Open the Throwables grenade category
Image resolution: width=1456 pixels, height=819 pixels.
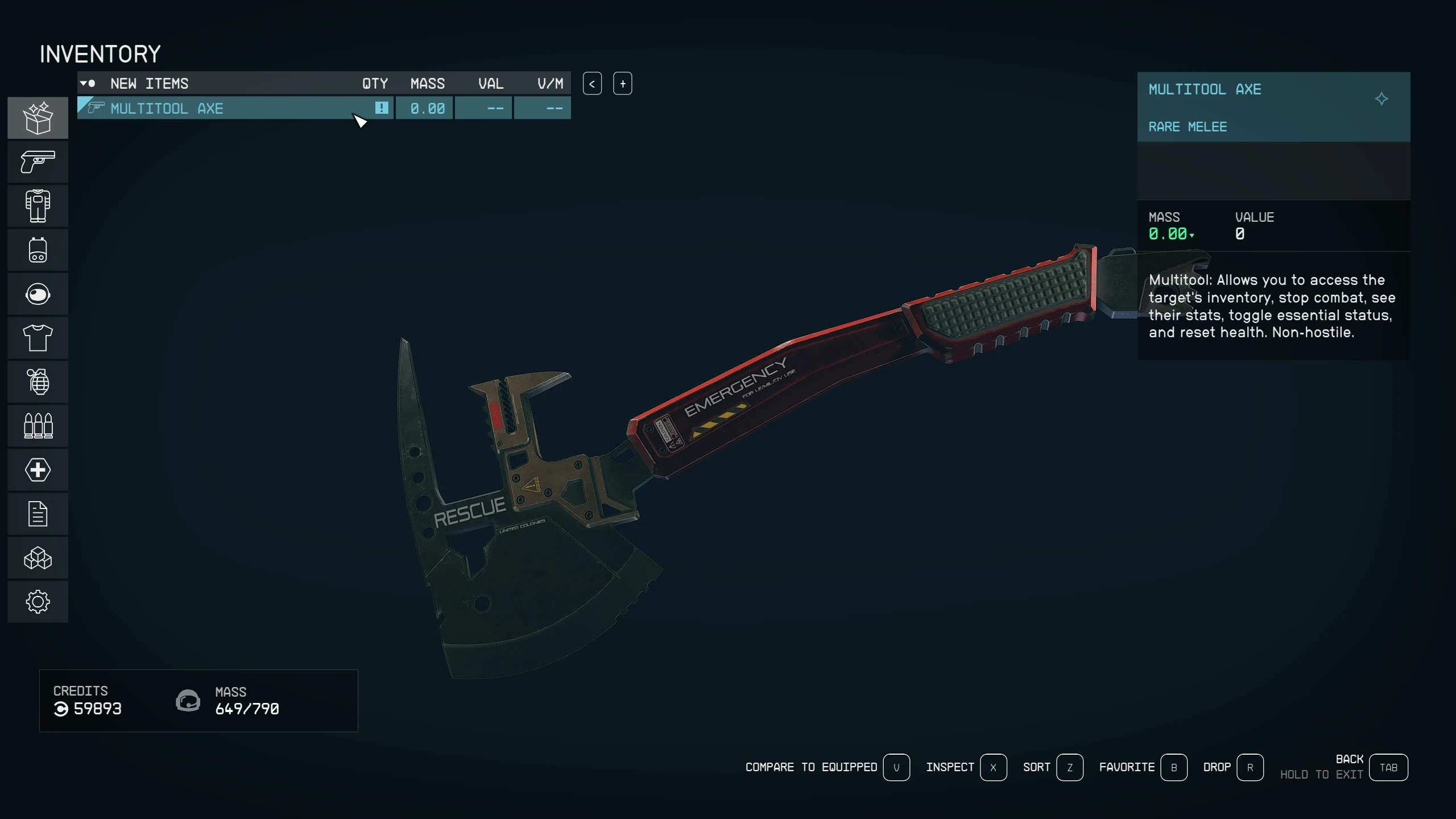tap(38, 382)
